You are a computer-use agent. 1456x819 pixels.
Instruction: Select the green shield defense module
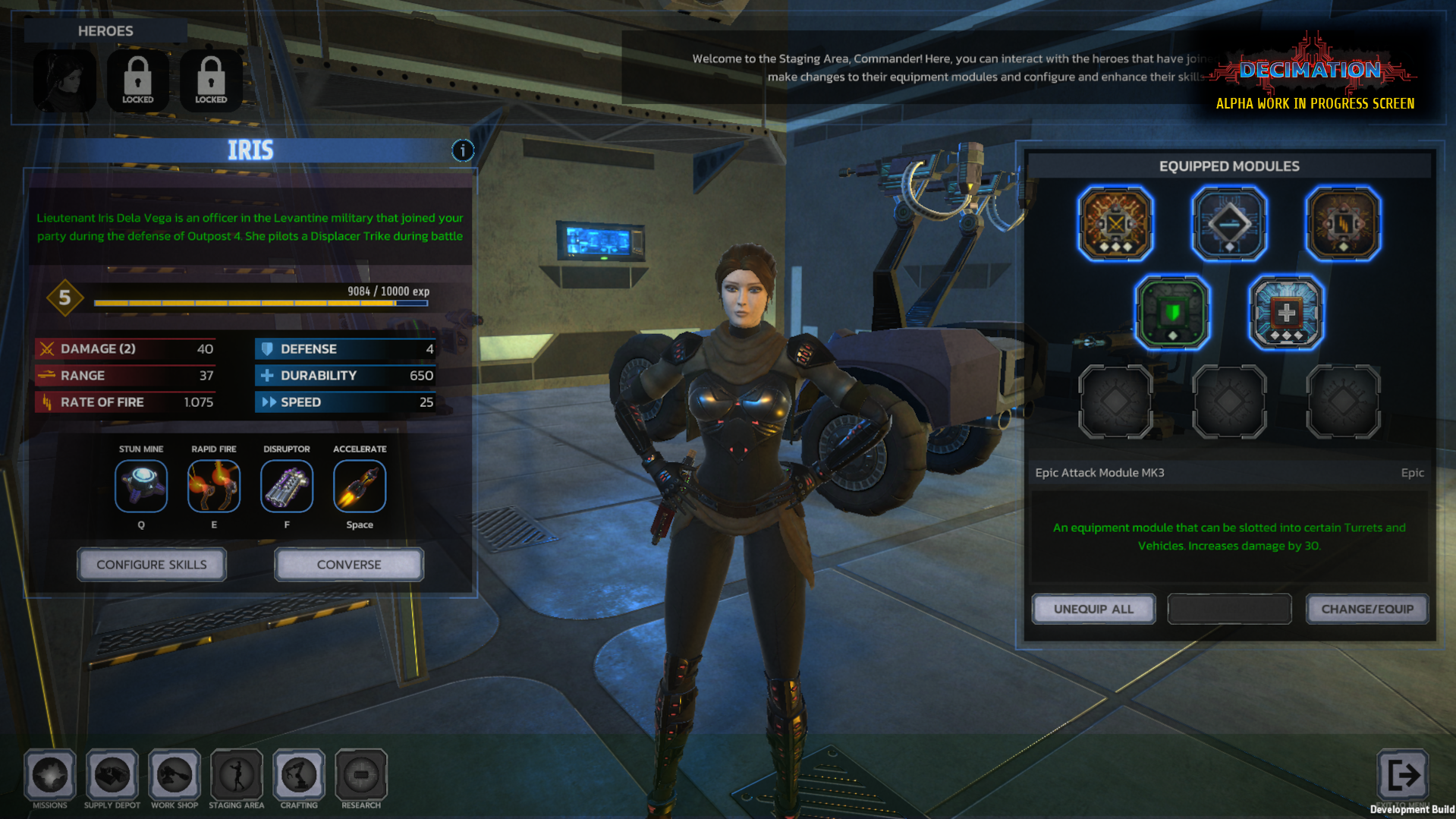click(1172, 313)
